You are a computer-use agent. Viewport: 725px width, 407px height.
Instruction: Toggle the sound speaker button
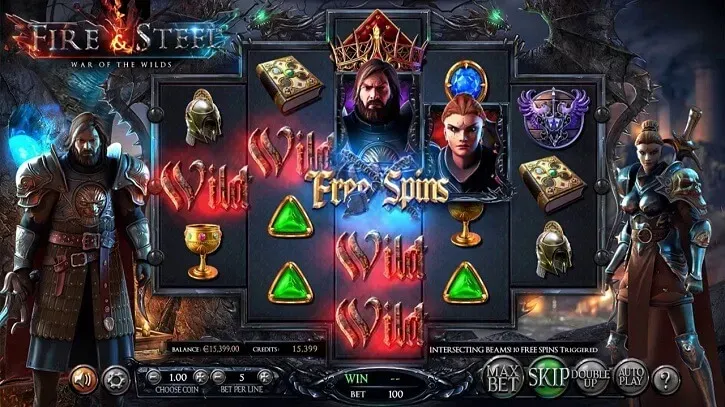(84, 379)
